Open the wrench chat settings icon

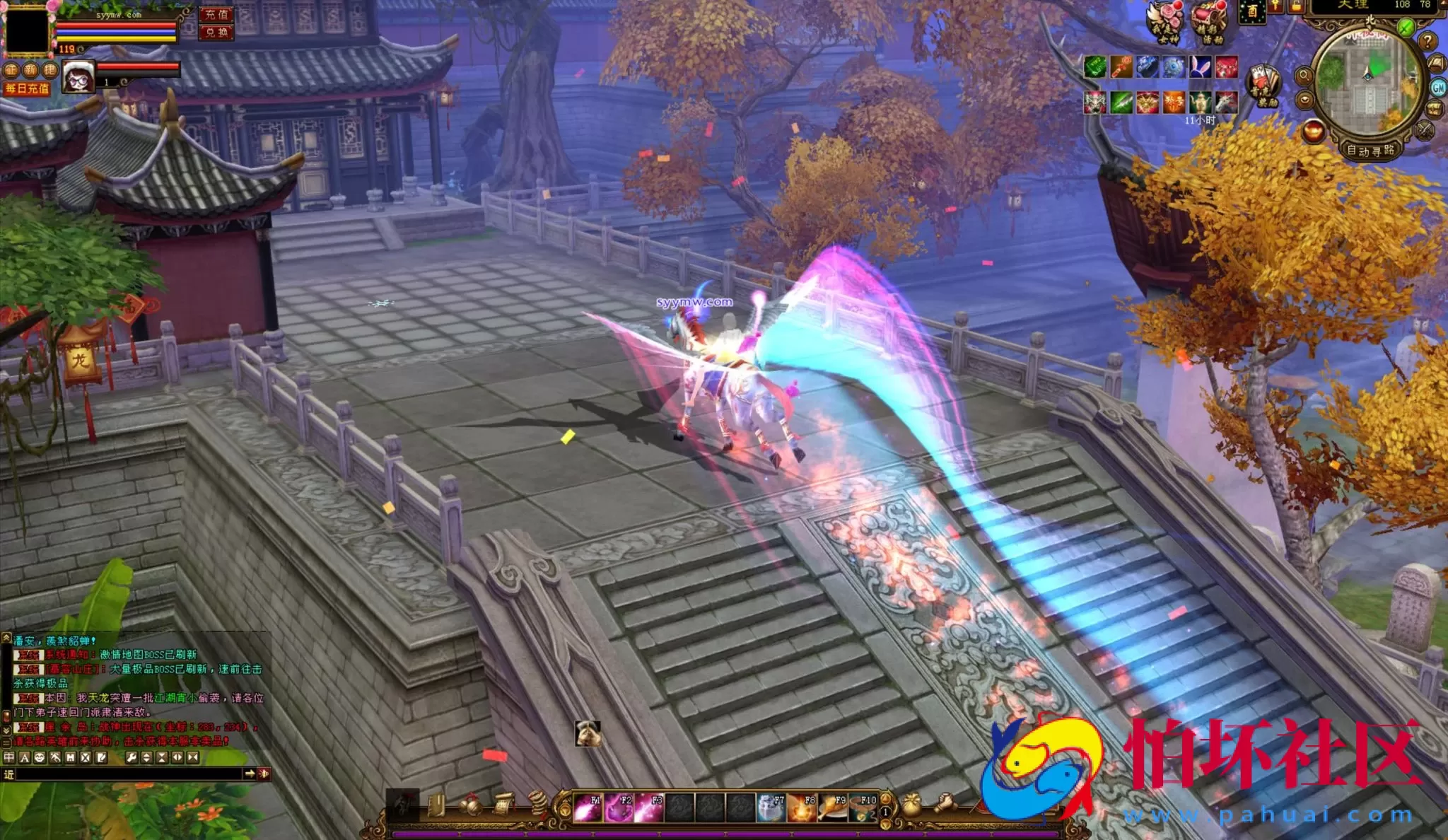click(x=132, y=757)
